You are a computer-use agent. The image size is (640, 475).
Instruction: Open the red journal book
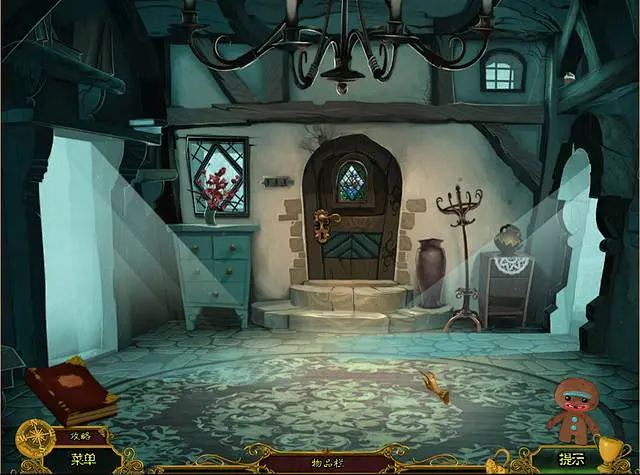point(69,390)
